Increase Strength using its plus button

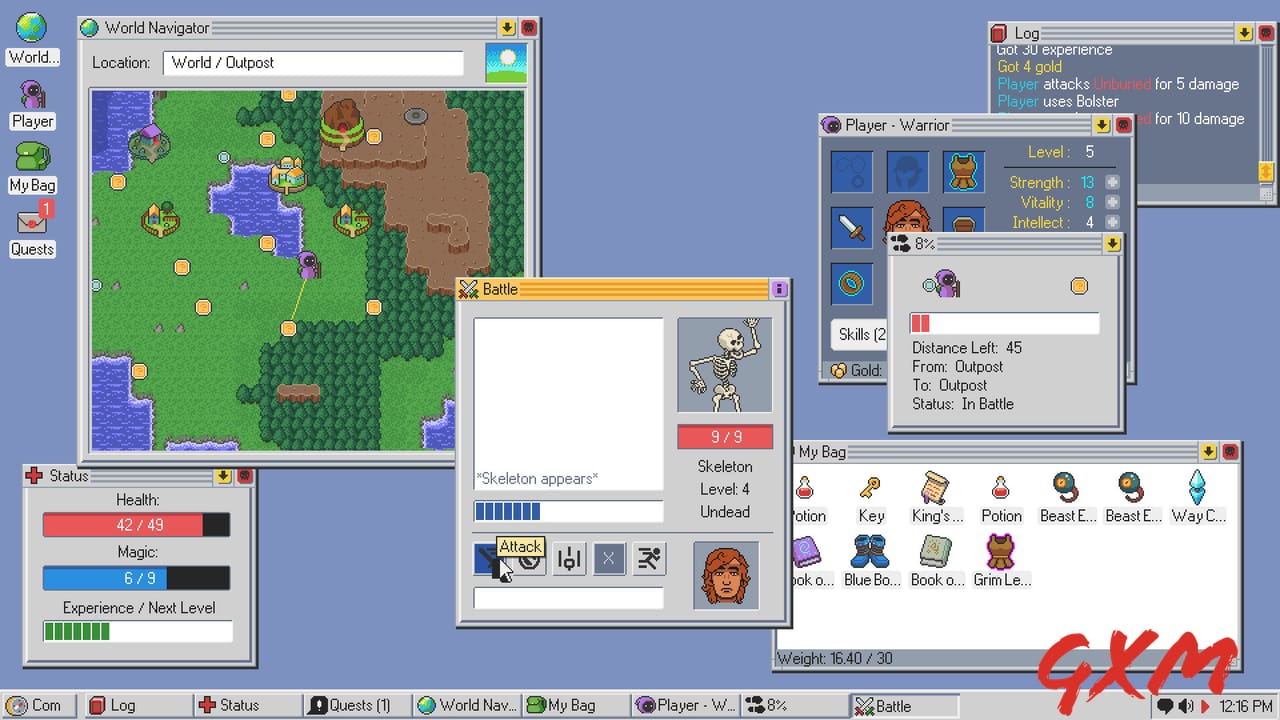pos(1110,182)
